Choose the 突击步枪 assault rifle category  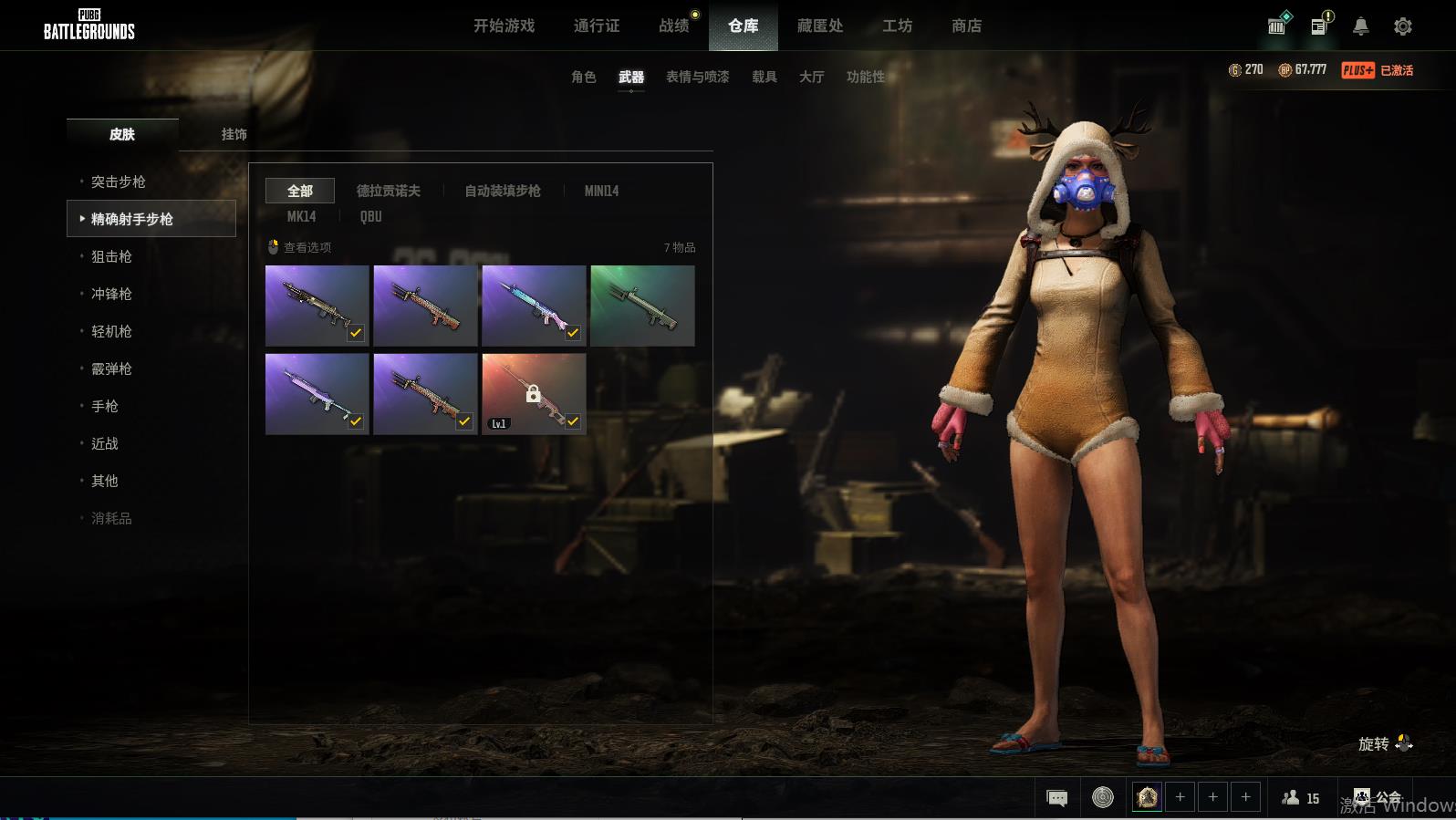[119, 182]
